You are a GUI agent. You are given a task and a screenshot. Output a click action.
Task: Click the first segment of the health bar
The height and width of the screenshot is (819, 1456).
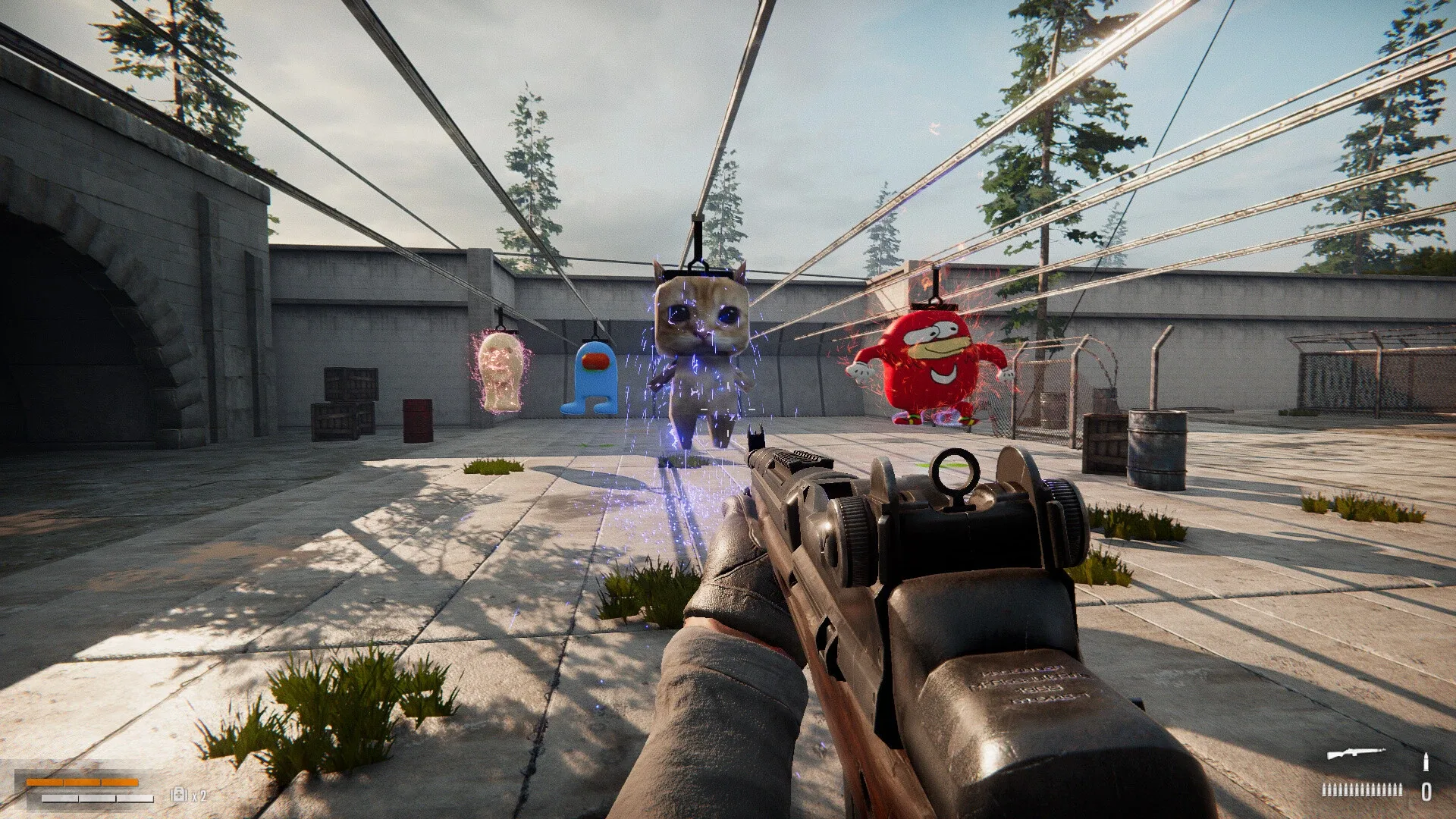click(x=44, y=783)
